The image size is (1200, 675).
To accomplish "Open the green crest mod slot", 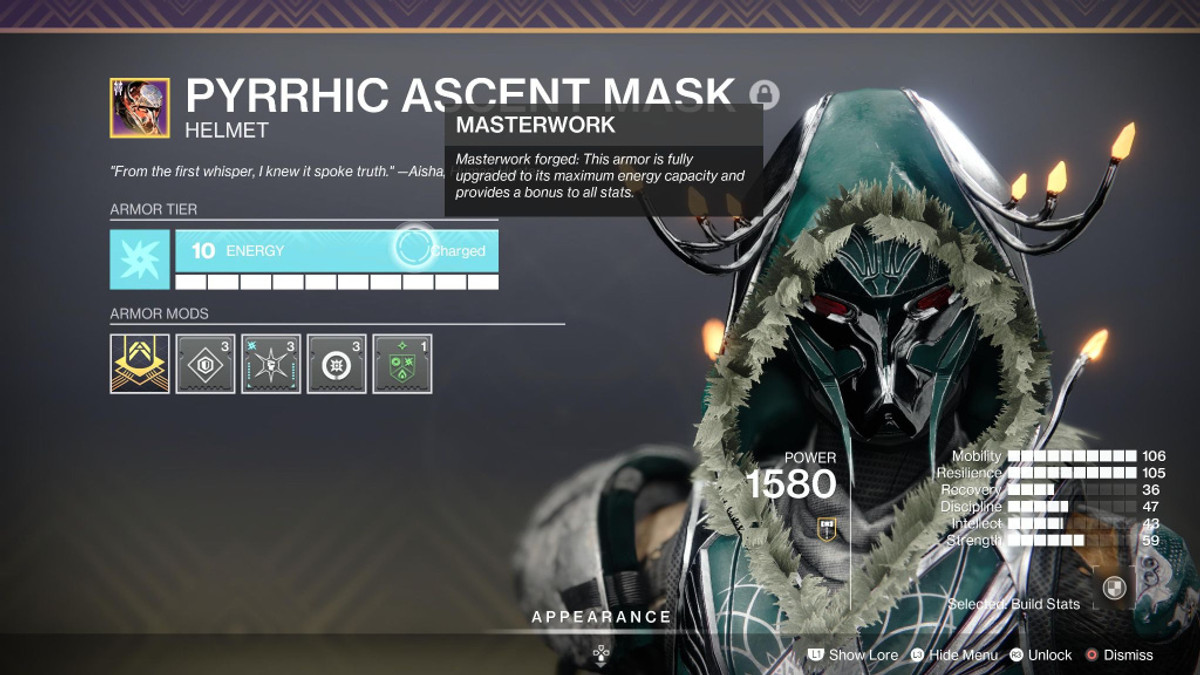I will pyautogui.click(x=402, y=364).
